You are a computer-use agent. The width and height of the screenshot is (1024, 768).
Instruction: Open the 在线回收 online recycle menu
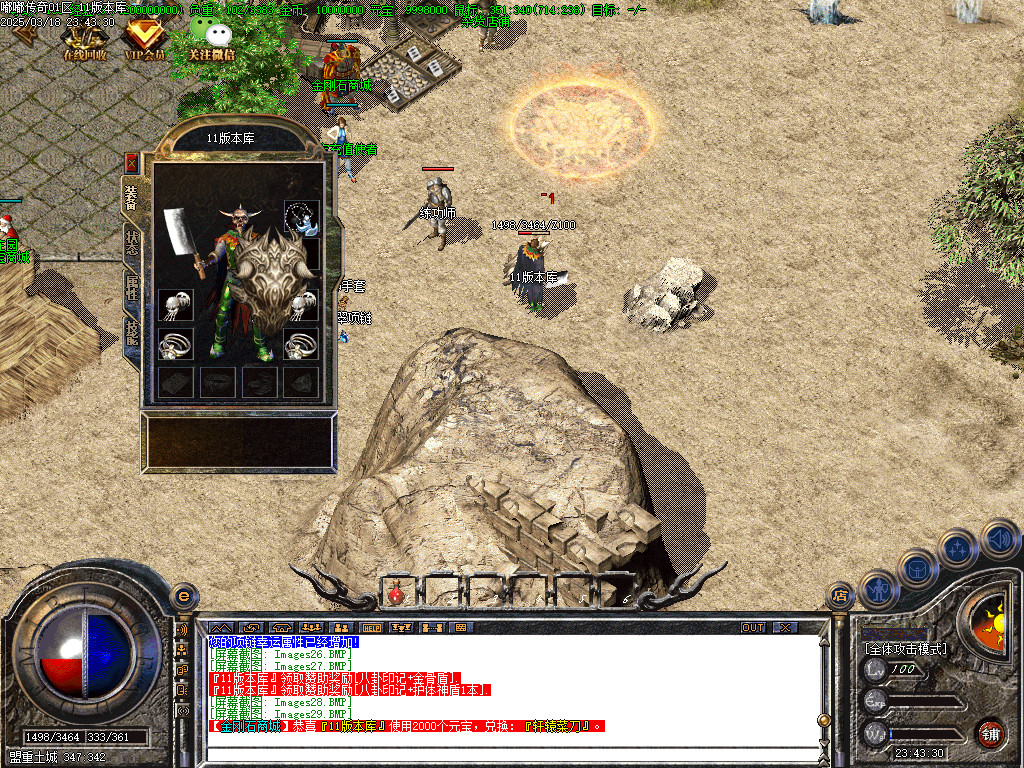coord(84,40)
